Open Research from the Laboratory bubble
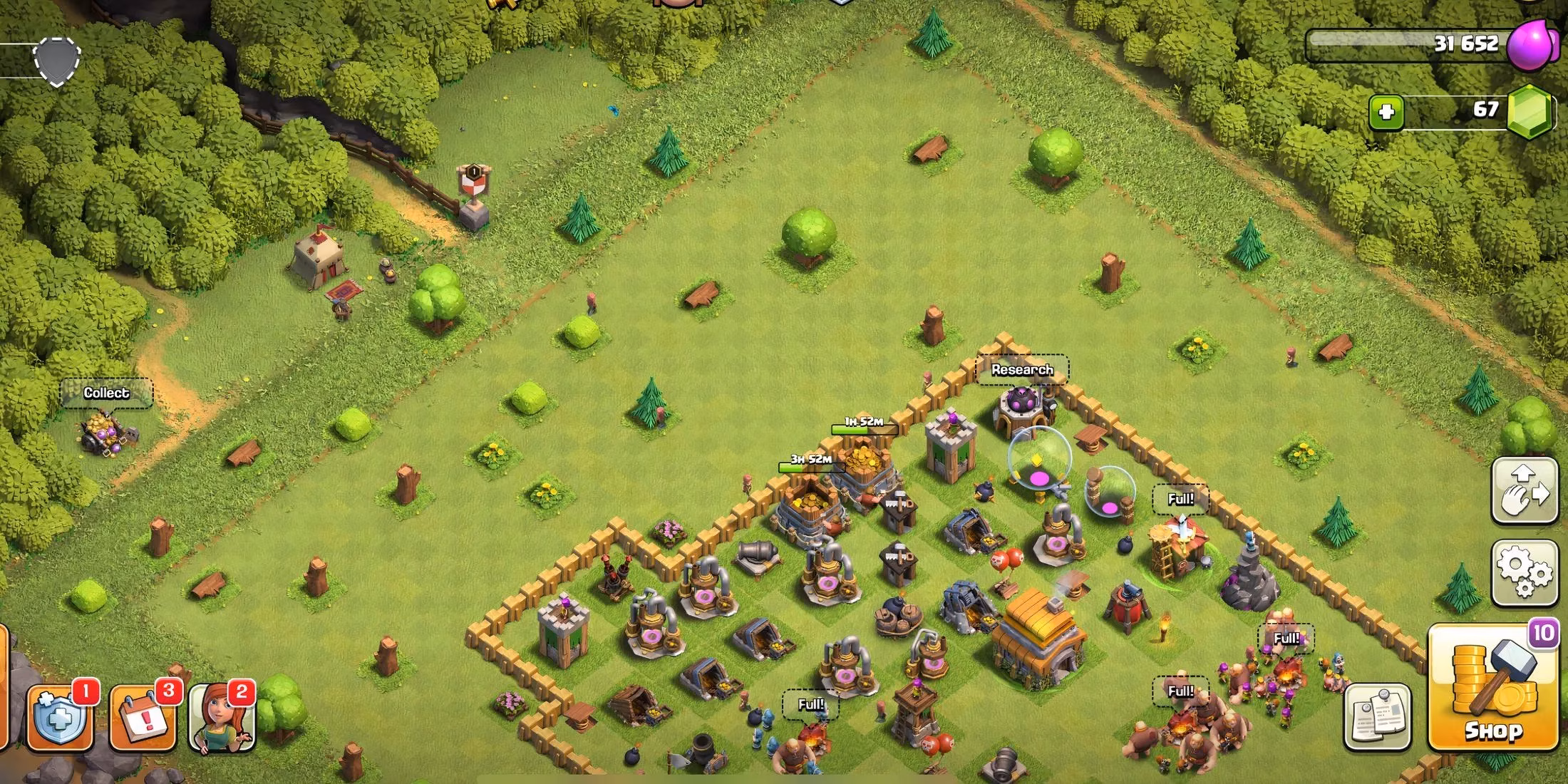The image size is (1568, 784). (x=1022, y=370)
